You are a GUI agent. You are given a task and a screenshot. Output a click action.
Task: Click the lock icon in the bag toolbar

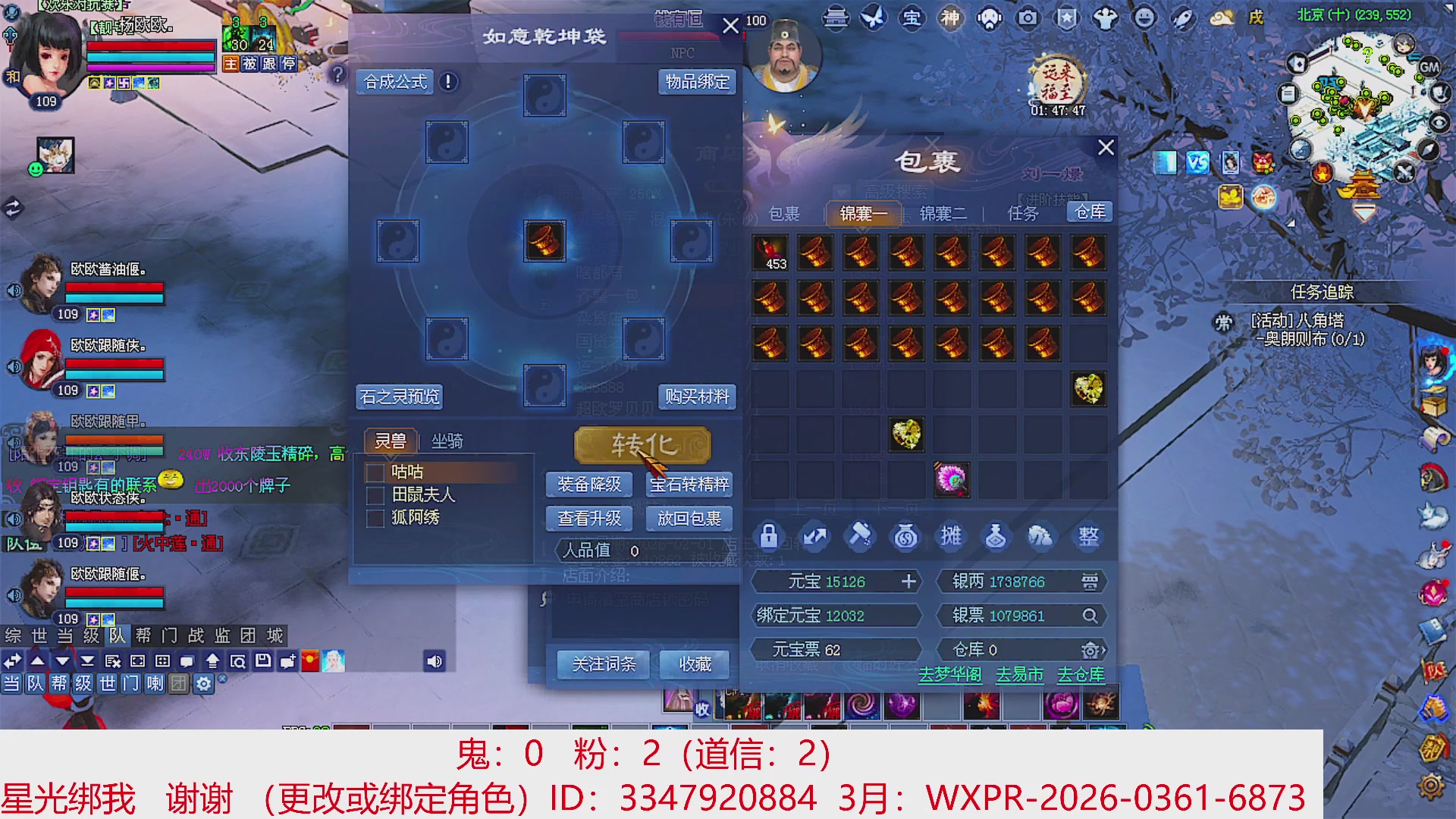point(770,536)
